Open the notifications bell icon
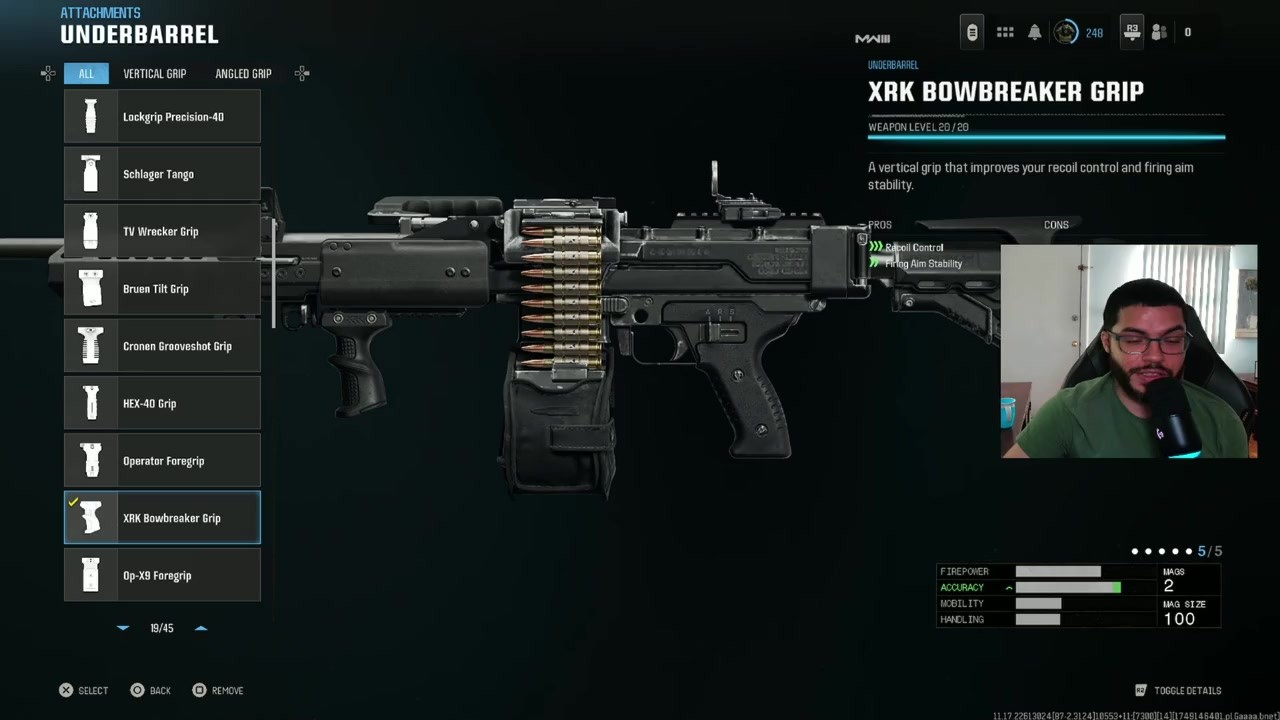The image size is (1280, 720). tap(1035, 32)
